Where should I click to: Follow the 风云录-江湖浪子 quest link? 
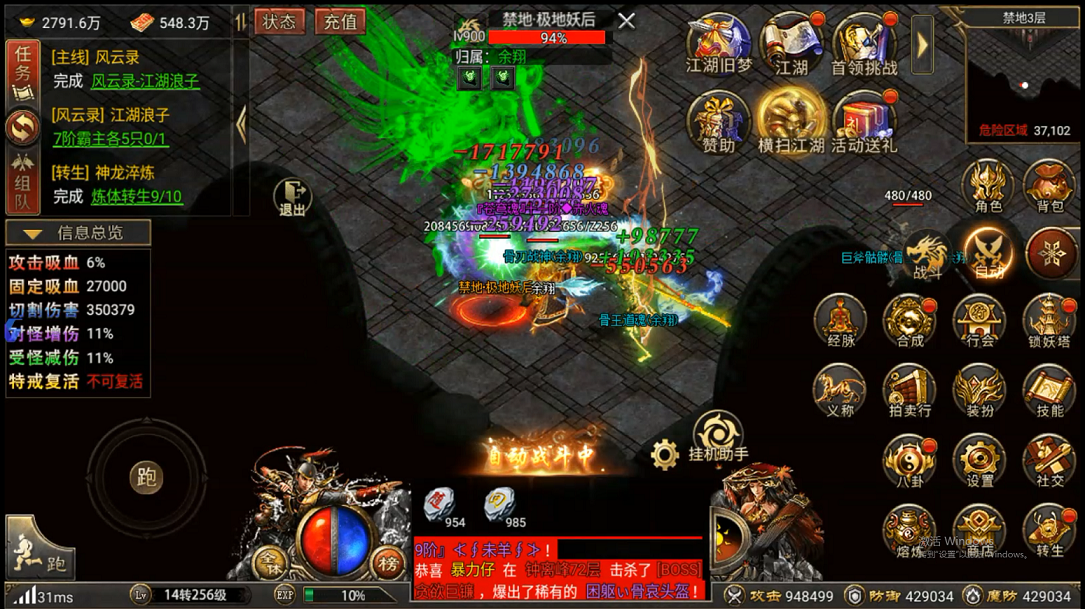click(145, 81)
